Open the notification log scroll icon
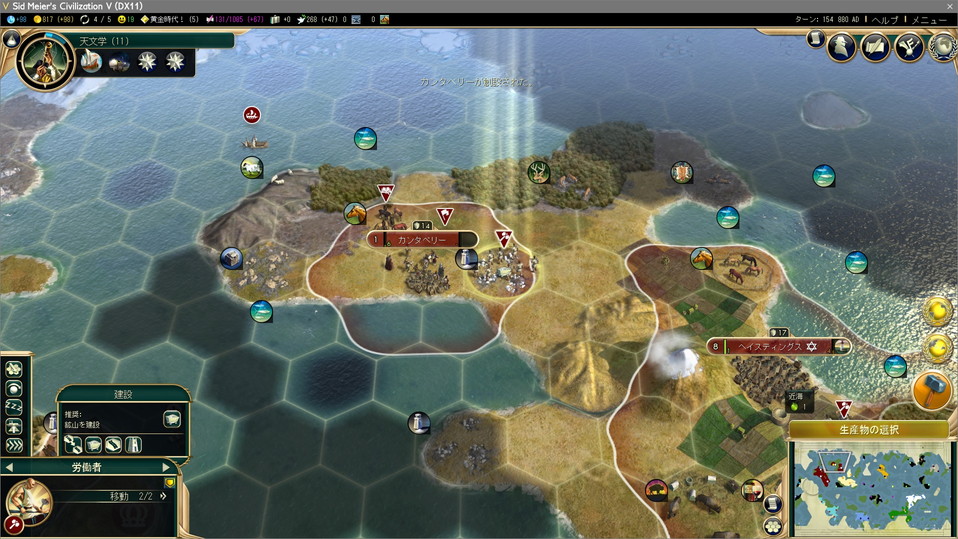 pos(814,39)
